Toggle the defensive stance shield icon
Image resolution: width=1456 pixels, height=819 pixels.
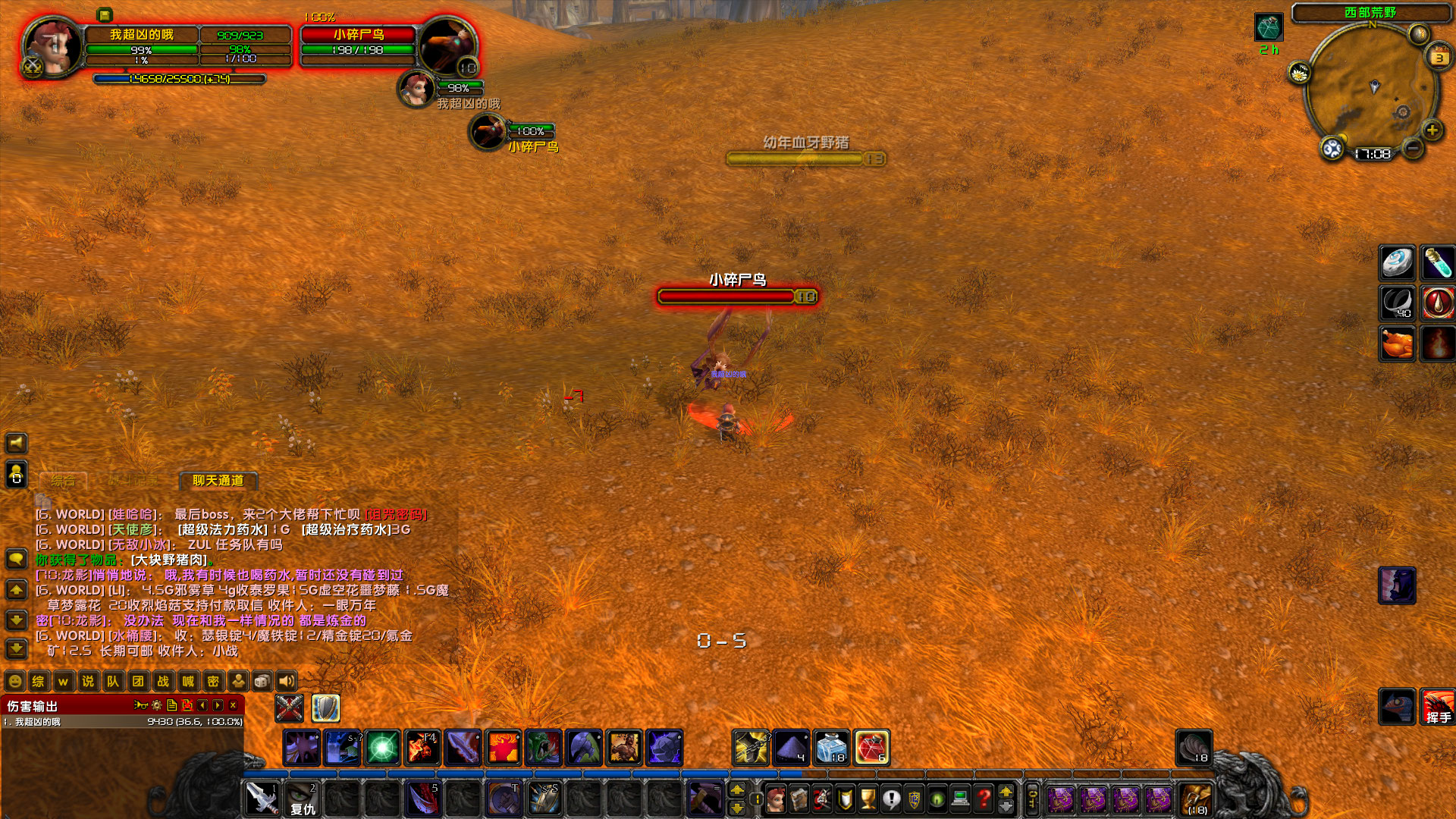point(326,709)
